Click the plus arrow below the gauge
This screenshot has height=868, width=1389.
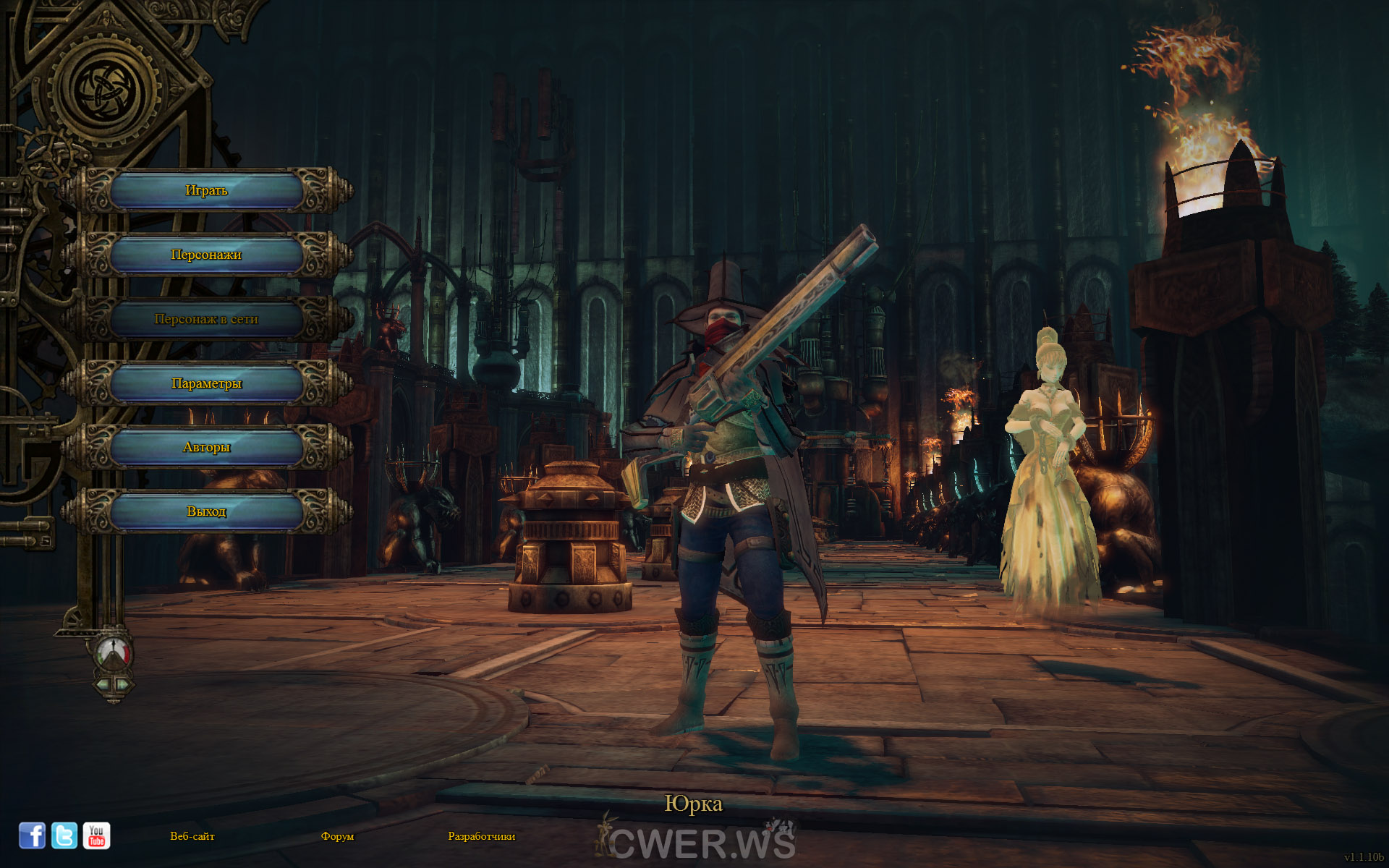[122, 684]
